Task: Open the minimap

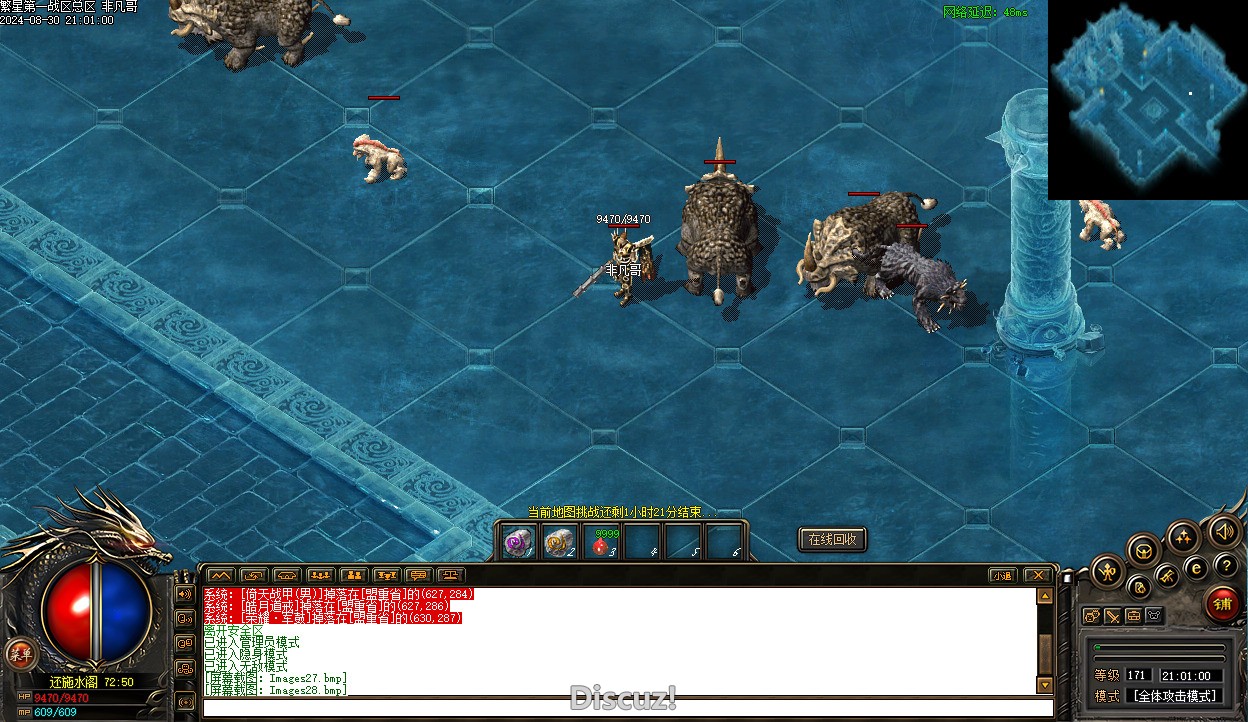Action: pos(1147,100)
